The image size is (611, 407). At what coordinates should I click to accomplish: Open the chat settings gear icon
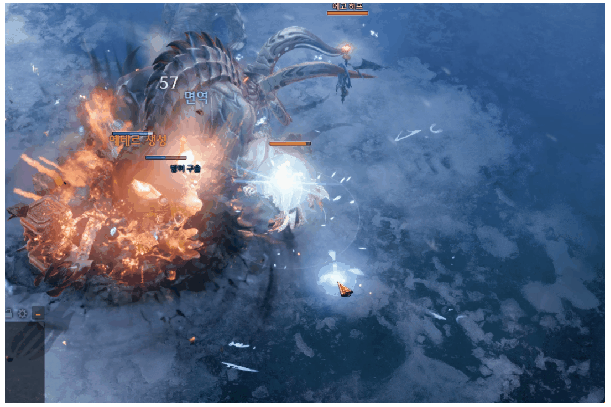22,313
